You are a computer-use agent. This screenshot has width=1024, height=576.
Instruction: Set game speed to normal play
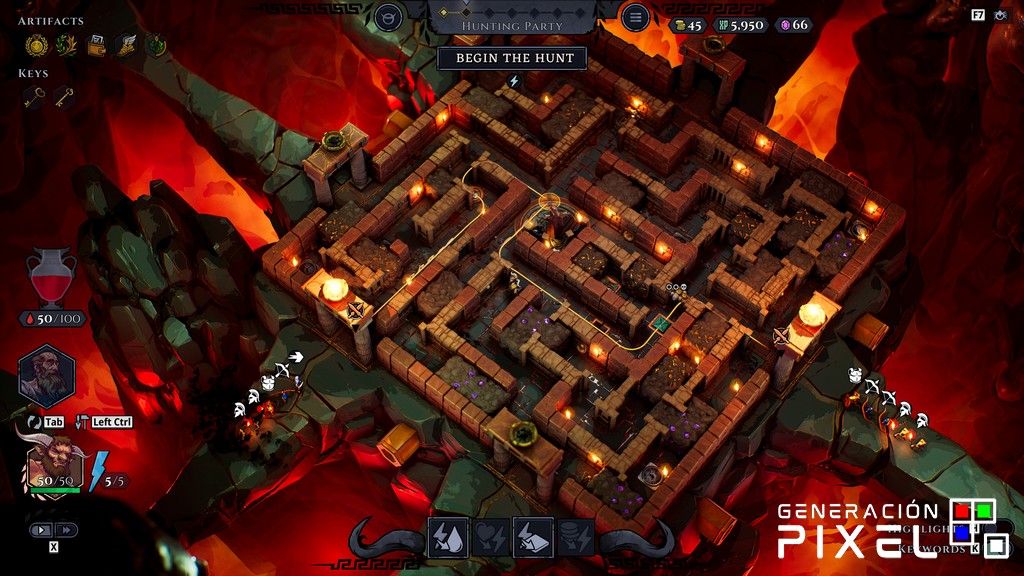click(x=42, y=530)
